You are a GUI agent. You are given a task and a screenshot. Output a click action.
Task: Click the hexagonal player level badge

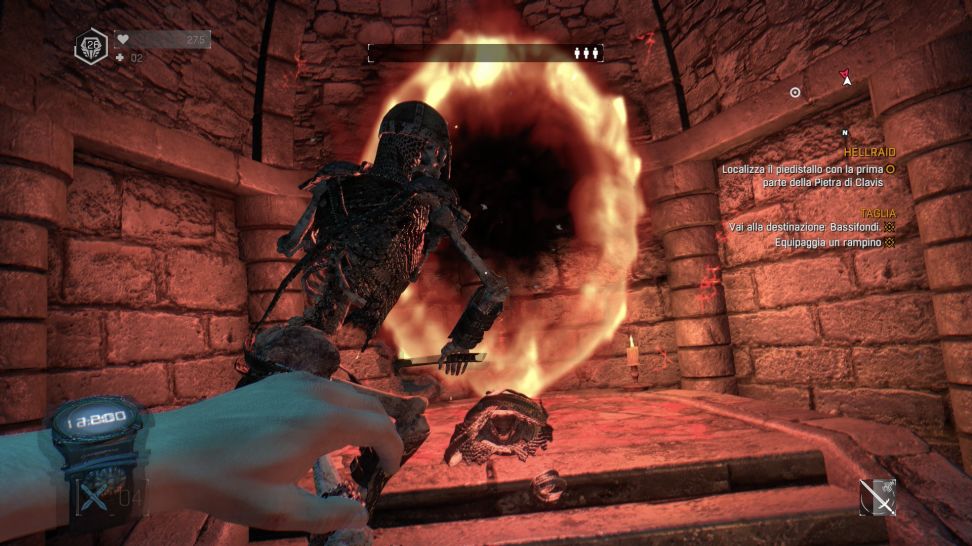click(91, 47)
